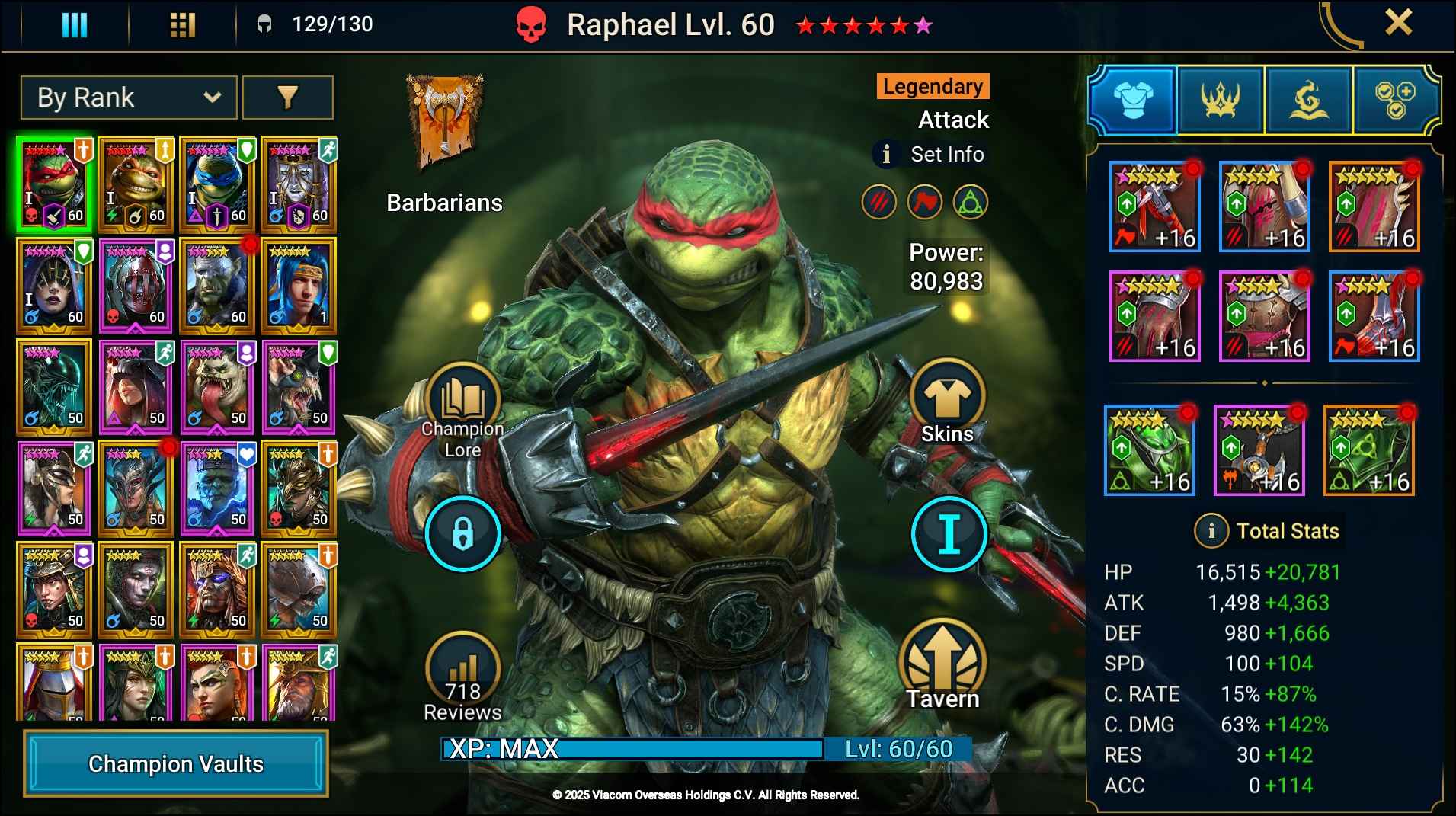Click the ascension 'I' indicator on Raphael
Image resolution: width=1456 pixels, height=816 pixels.
pyautogui.click(x=948, y=534)
